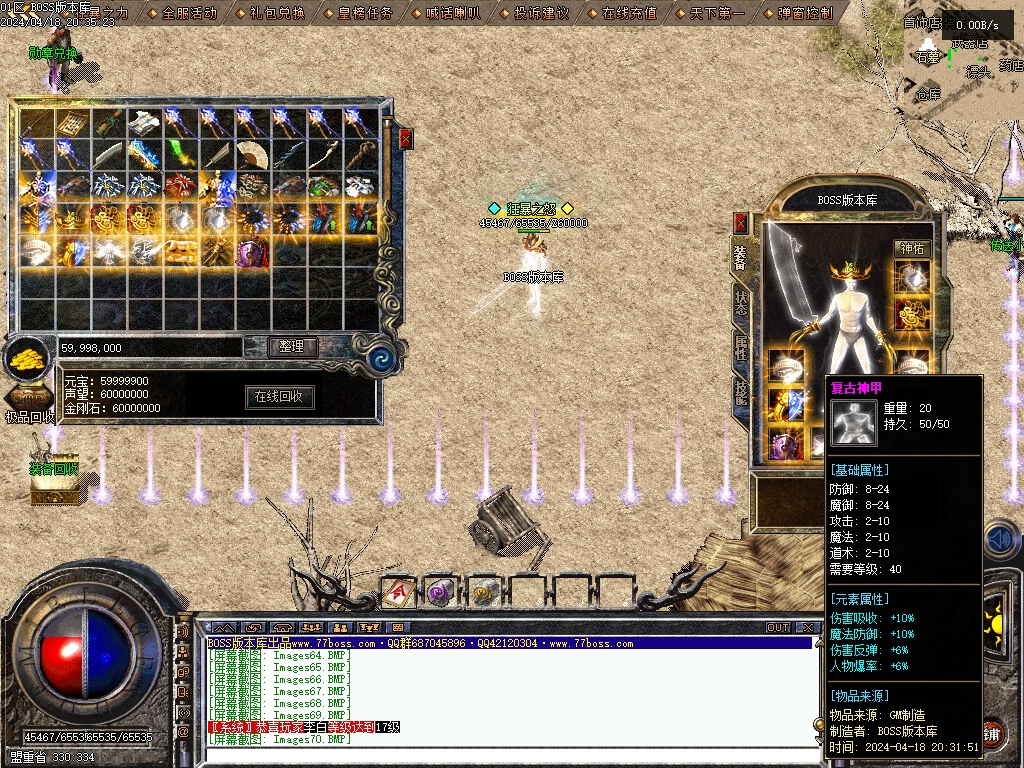The image size is (1024, 768).
Task: Select the purple shield item in bag
Action: coord(252,252)
